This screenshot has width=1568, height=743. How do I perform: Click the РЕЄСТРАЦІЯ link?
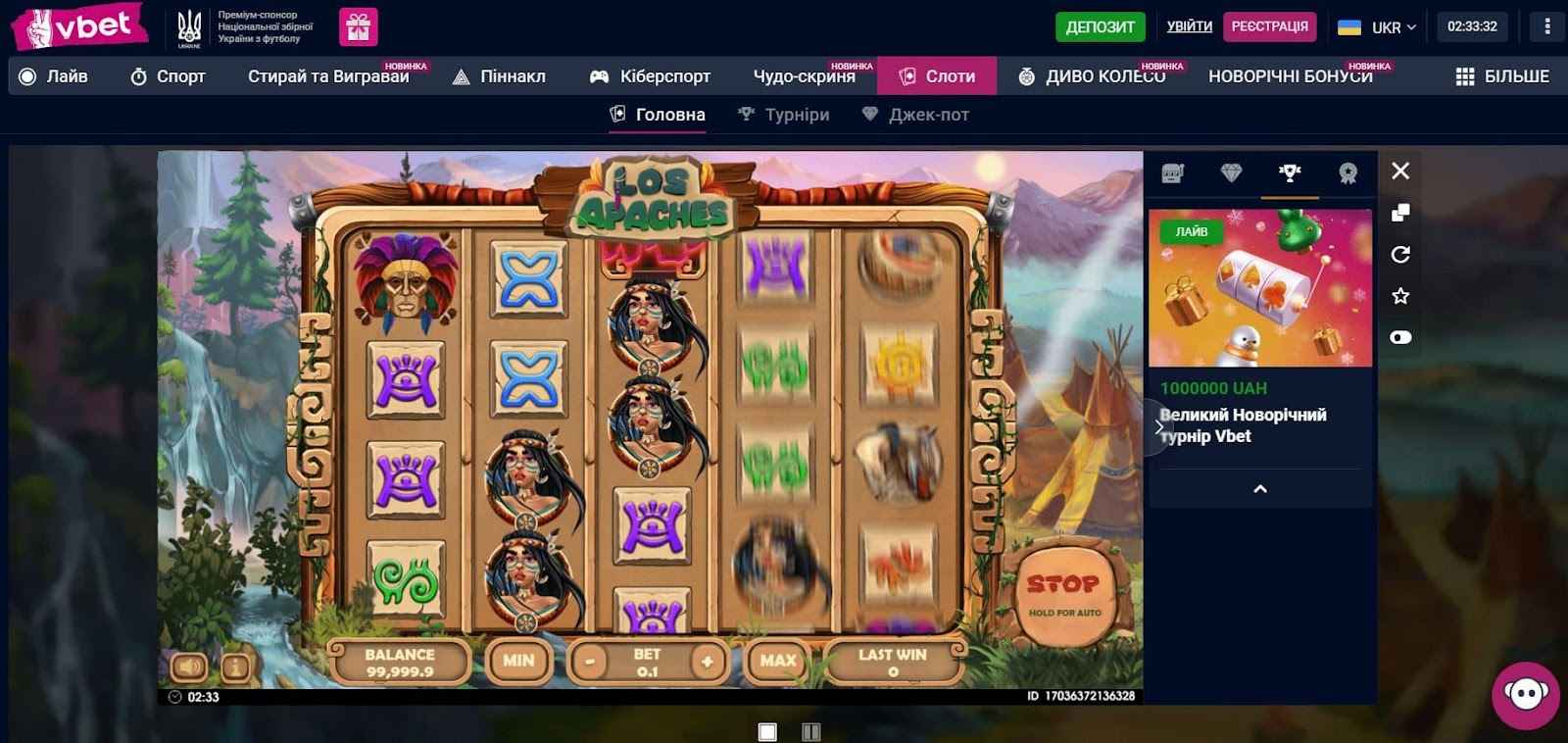[1271, 27]
